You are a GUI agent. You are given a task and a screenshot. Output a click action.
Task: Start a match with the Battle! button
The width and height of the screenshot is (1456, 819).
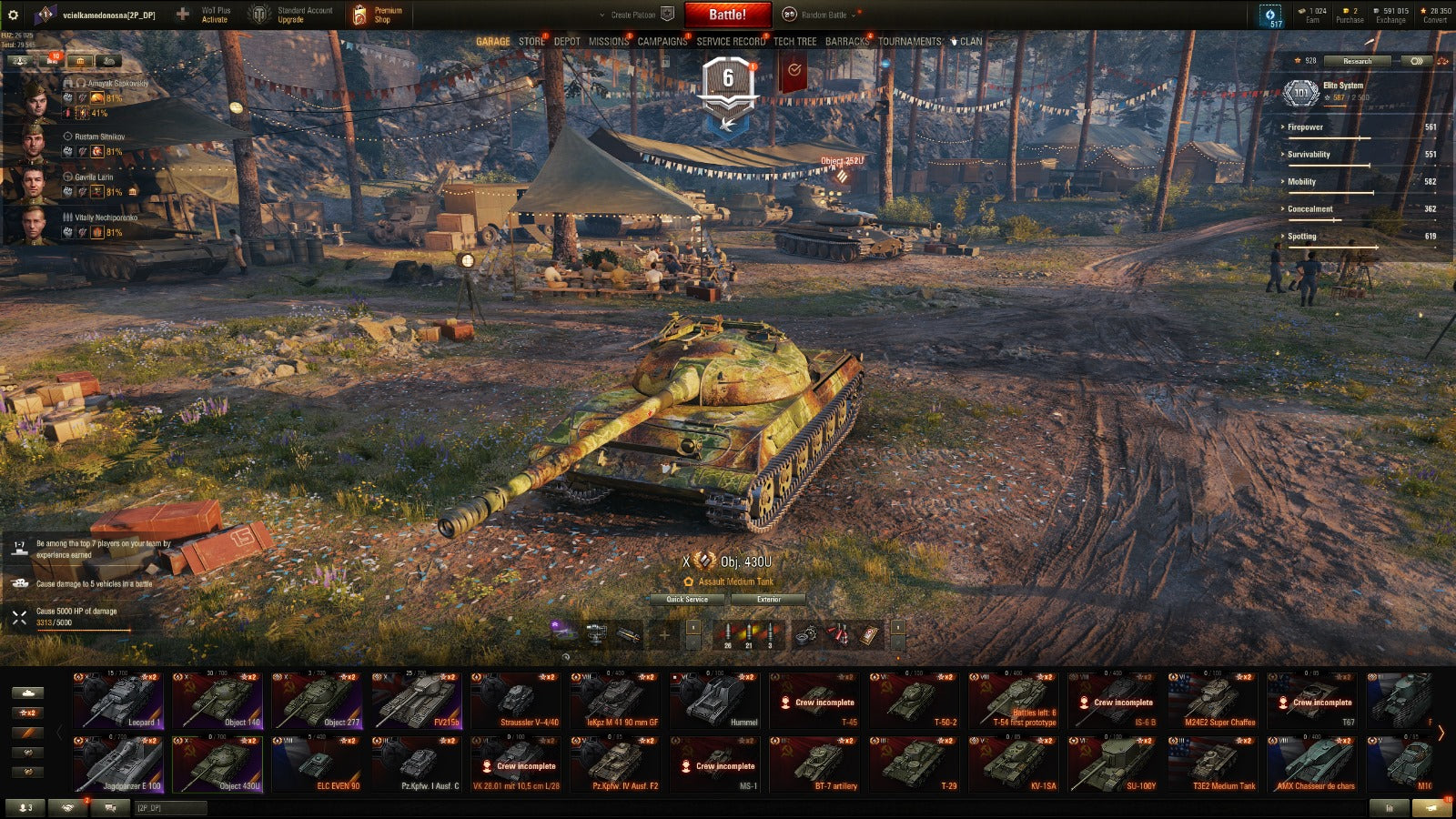(x=727, y=15)
